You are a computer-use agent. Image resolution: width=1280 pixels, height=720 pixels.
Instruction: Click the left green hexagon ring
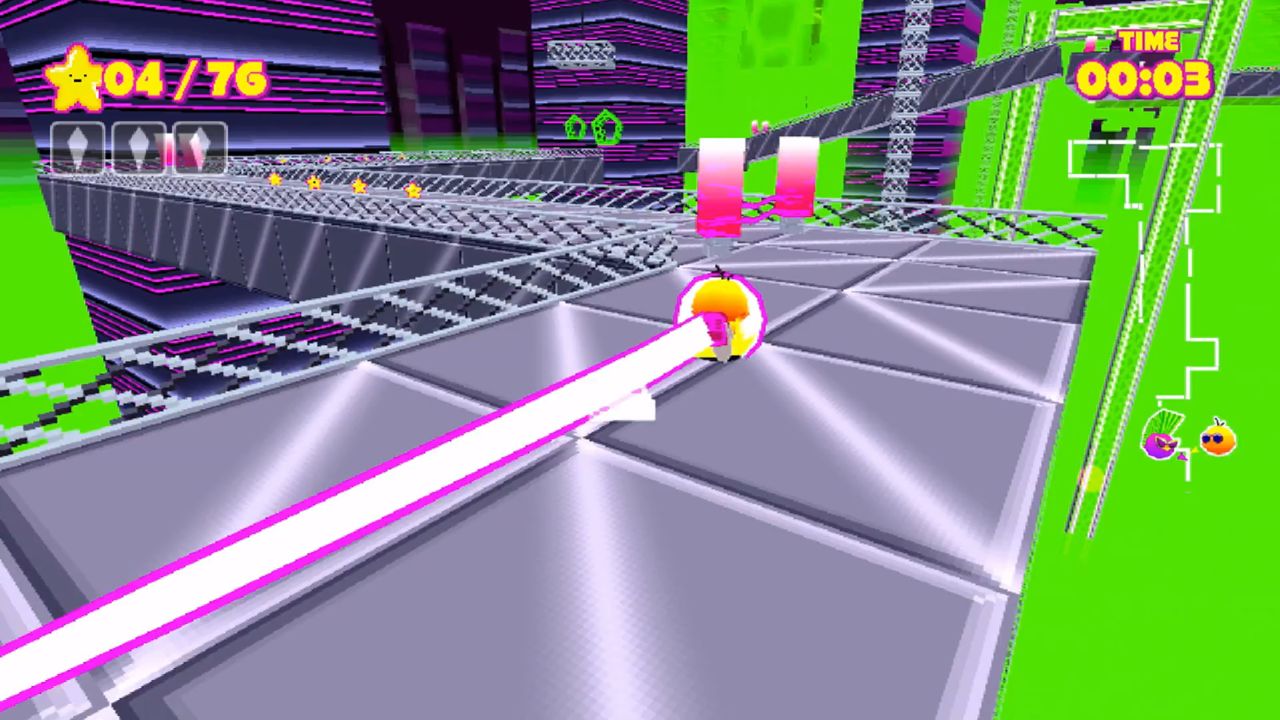(576, 126)
